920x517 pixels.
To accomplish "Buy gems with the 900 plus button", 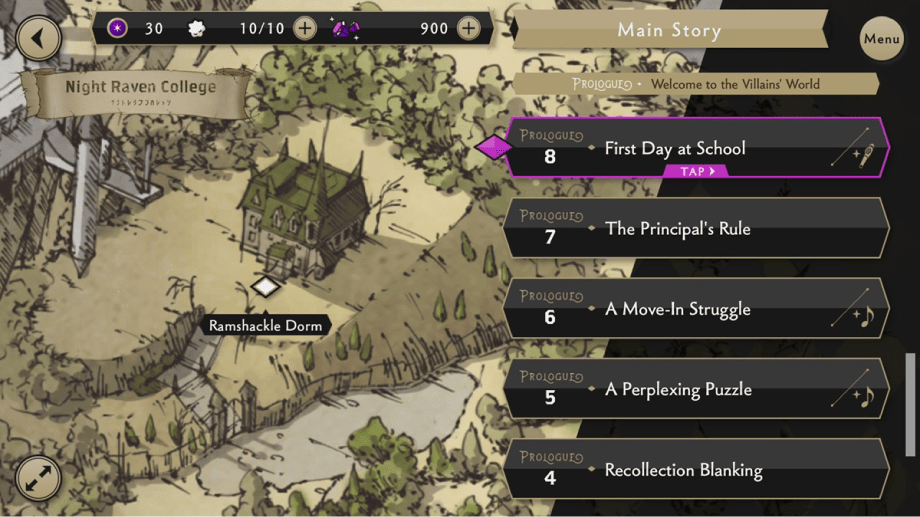I will [x=468, y=28].
